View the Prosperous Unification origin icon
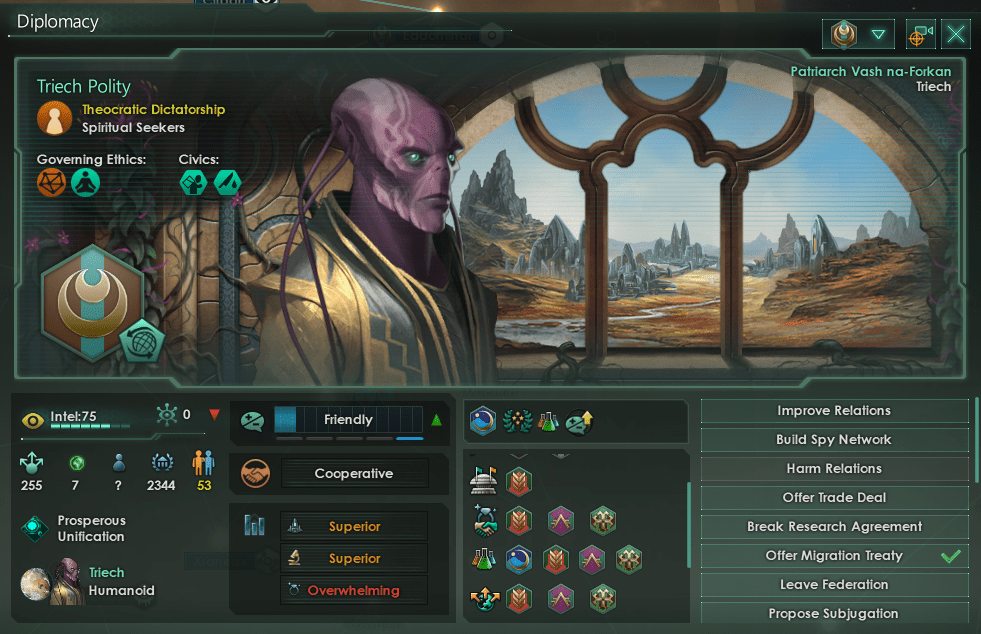The image size is (981, 634). pos(37,528)
